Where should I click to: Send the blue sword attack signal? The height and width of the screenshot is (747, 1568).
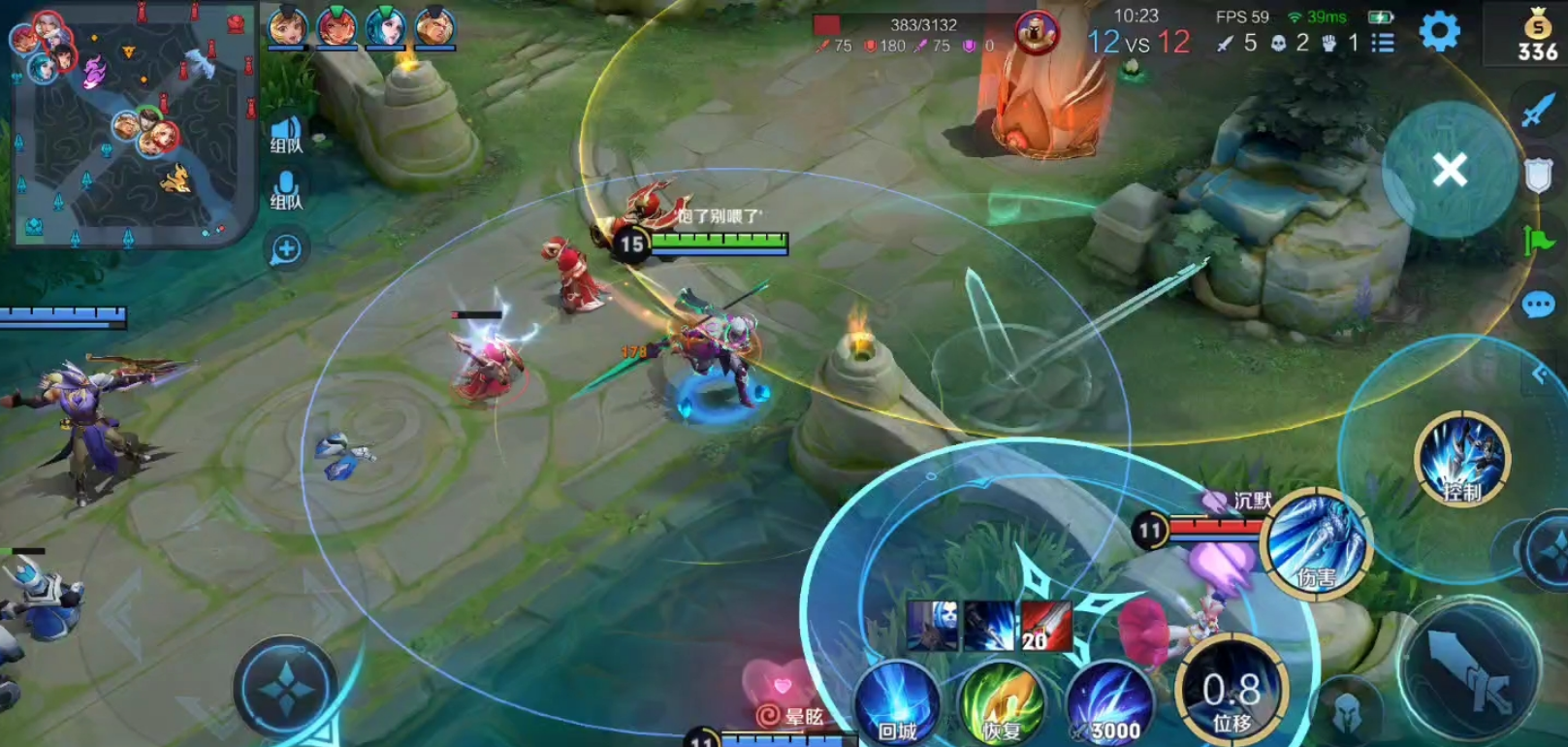(x=1537, y=112)
